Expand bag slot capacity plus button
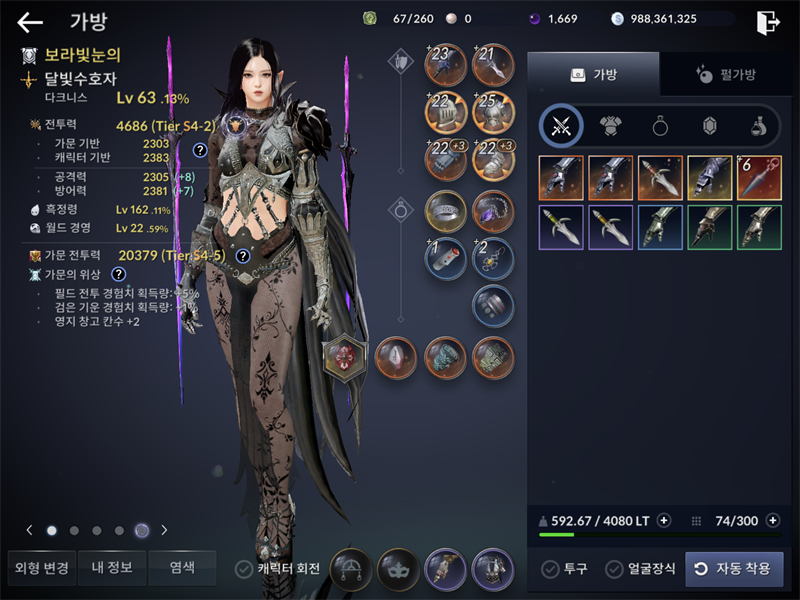 (x=772, y=521)
